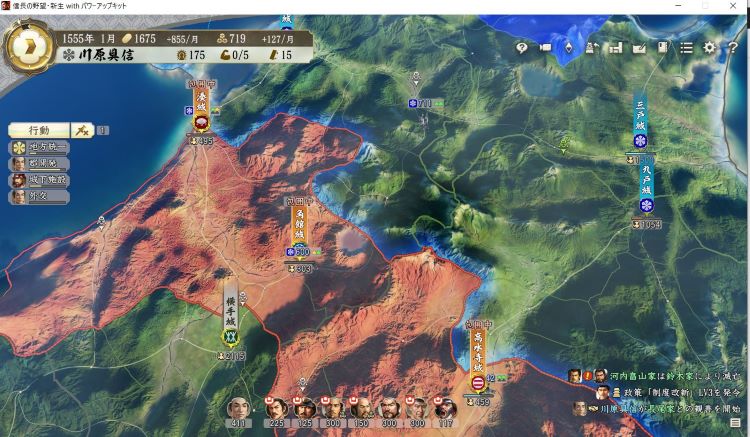Image resolution: width=750 pixels, height=437 pixels.
Task: Close the game window
Action: (735, 7)
